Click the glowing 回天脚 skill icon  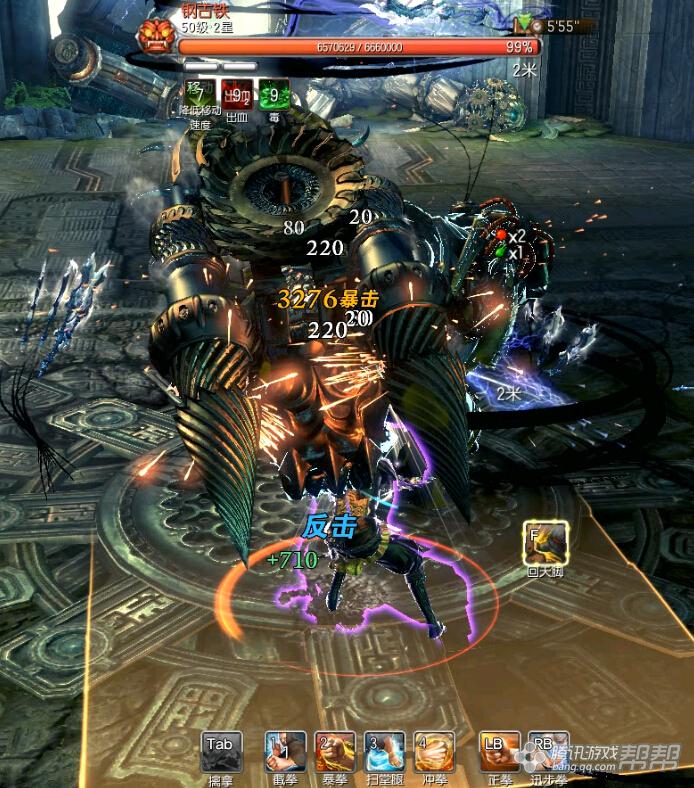click(x=545, y=542)
